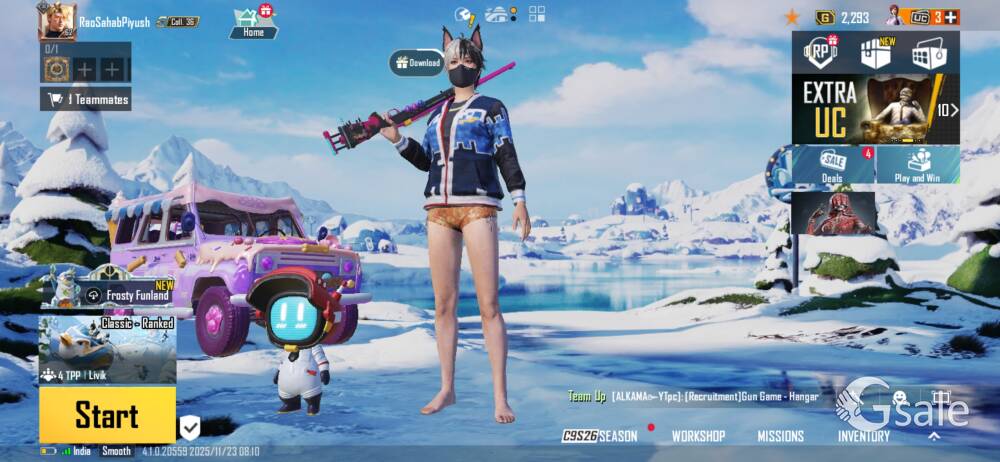Add UC with the plus button
The width and height of the screenshot is (1000, 462).
click(951, 17)
